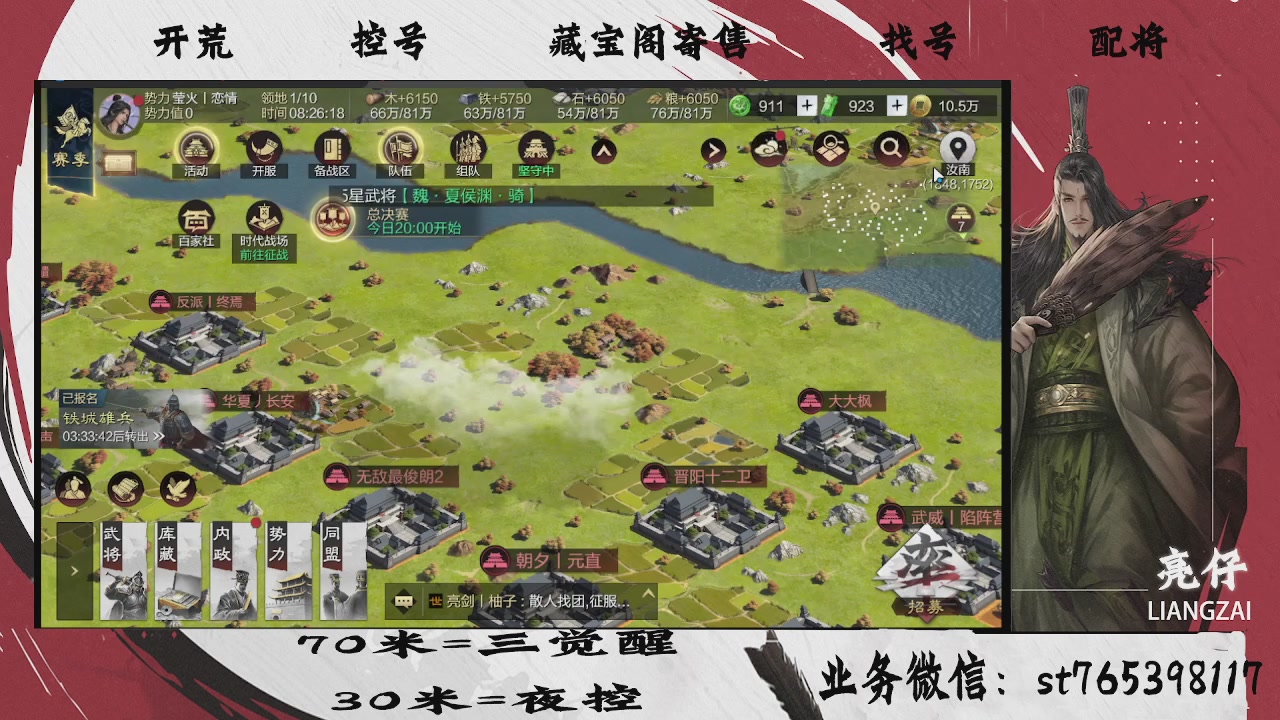Open the 控号 menu at the top
Viewport: 1280px width, 720px height.
click(x=392, y=42)
